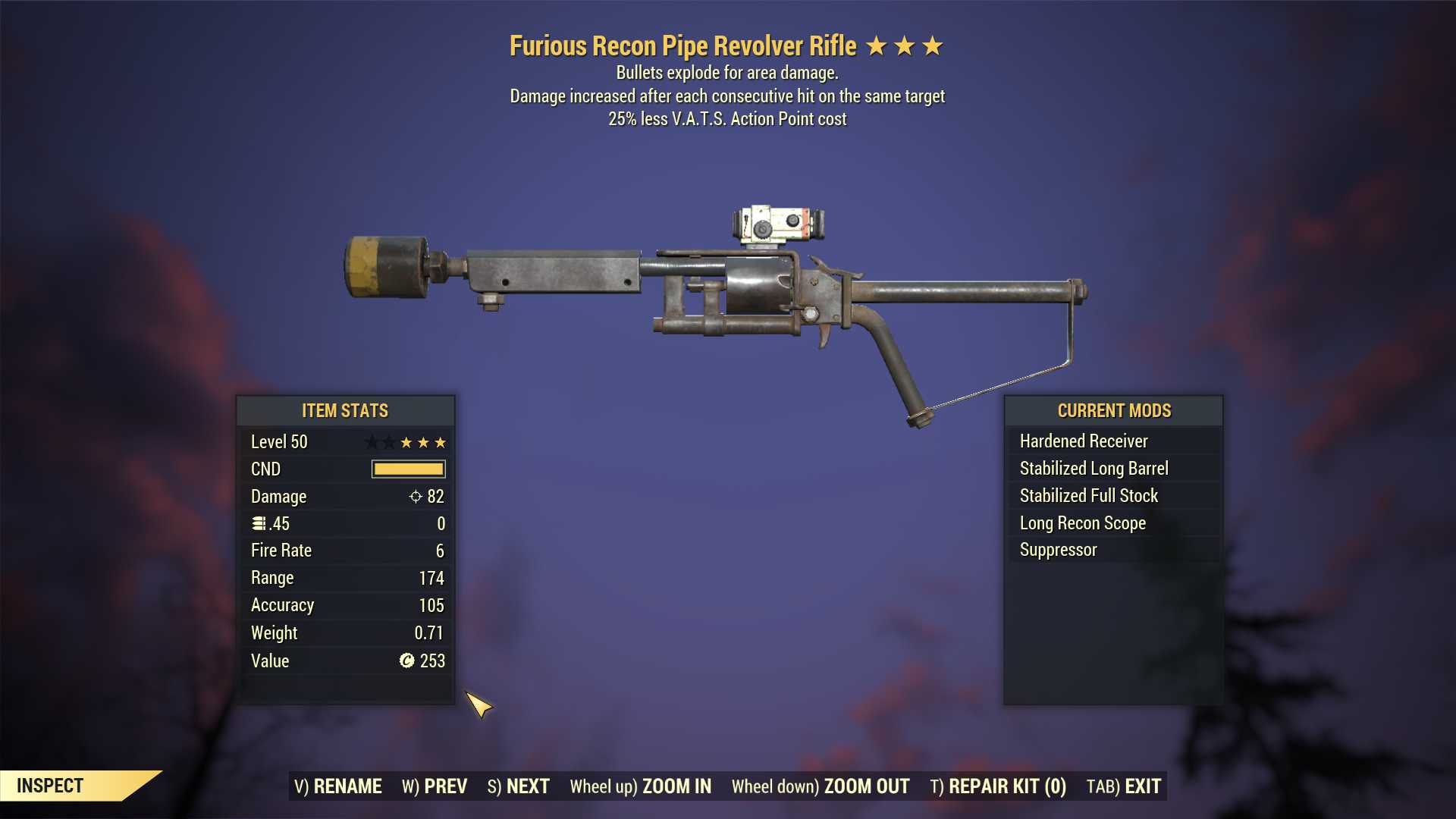This screenshot has width=1456, height=819.
Task: Choose ZOOM OUT in the bottom bar
Action: [821, 786]
